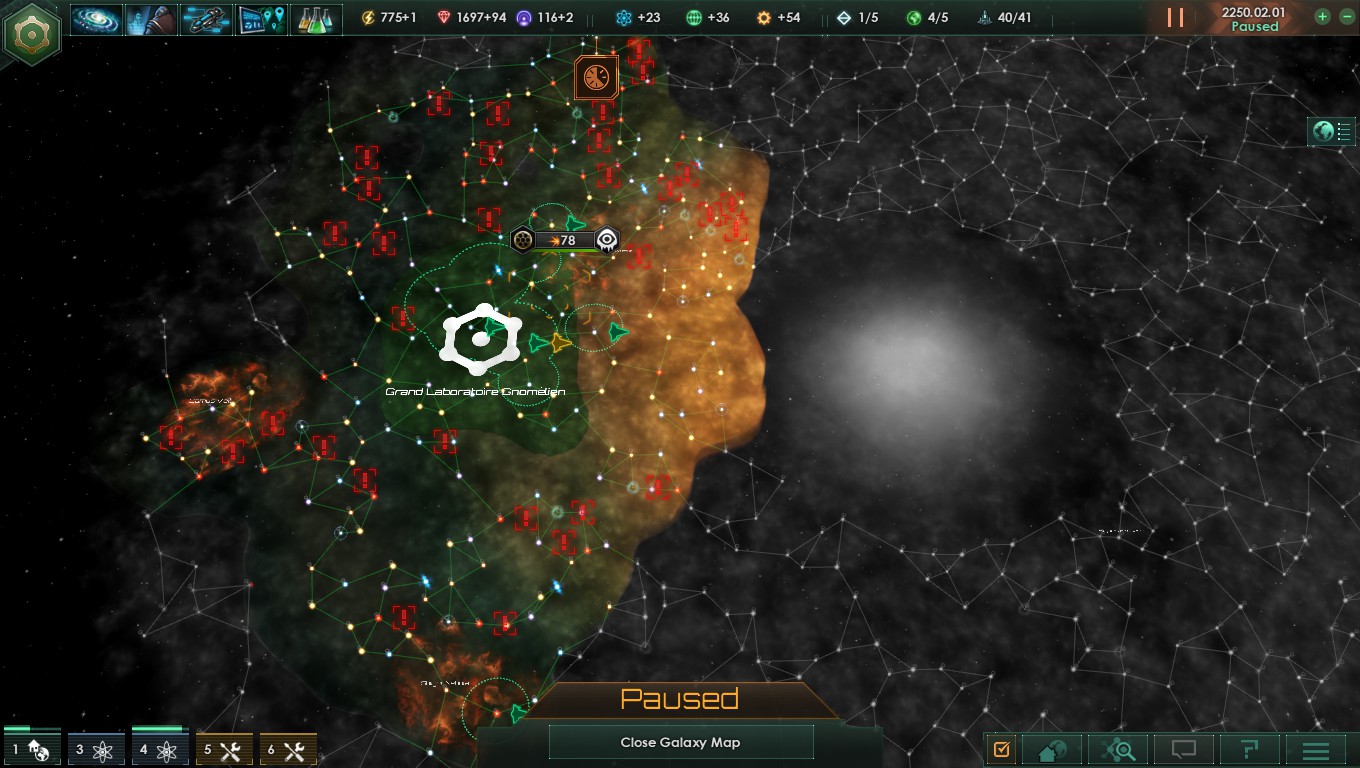
Task: Decrease game speed with the minus button
Action: click(x=1346, y=17)
